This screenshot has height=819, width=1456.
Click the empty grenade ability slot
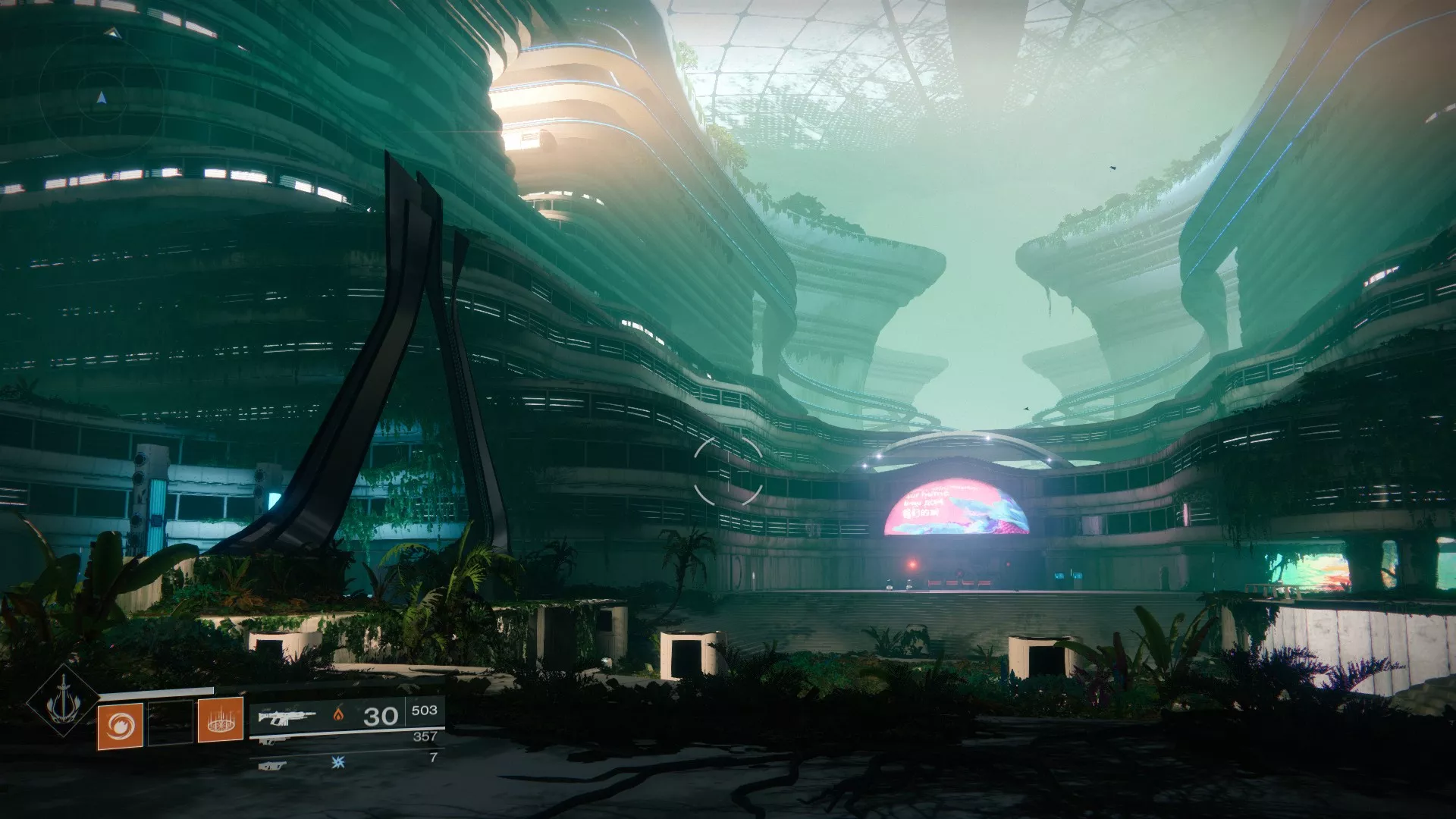170,722
